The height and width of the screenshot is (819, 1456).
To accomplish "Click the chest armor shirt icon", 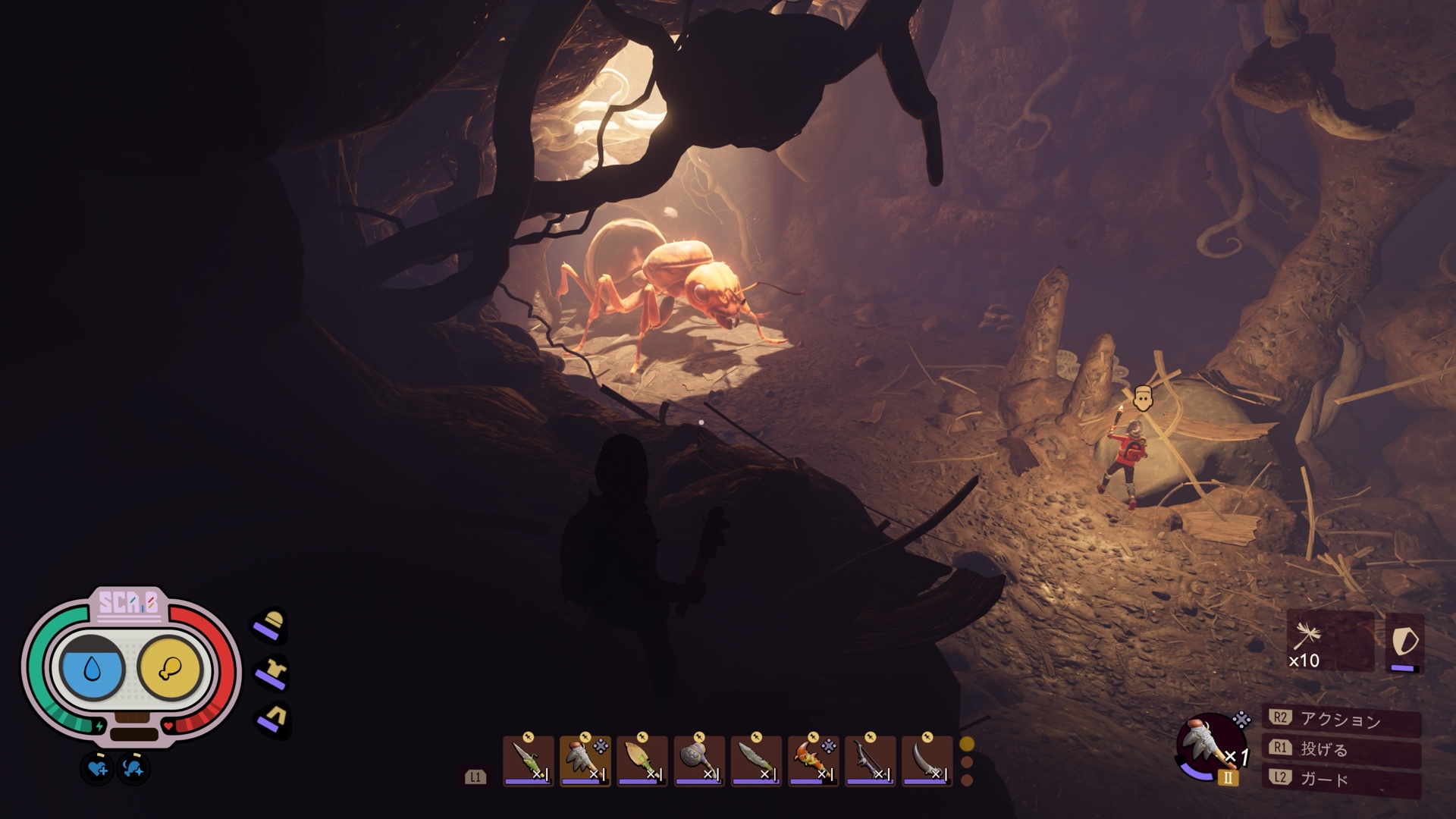I will tap(271, 672).
